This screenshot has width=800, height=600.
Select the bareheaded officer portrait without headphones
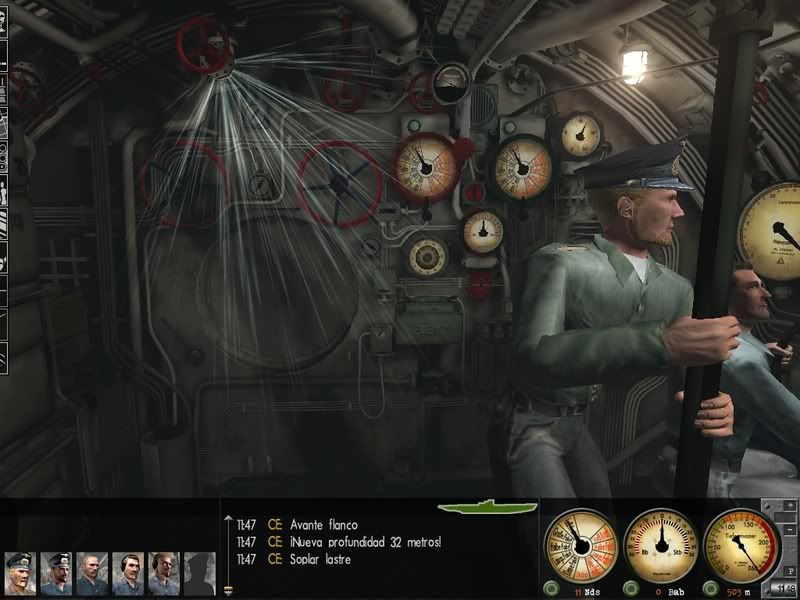(92, 573)
